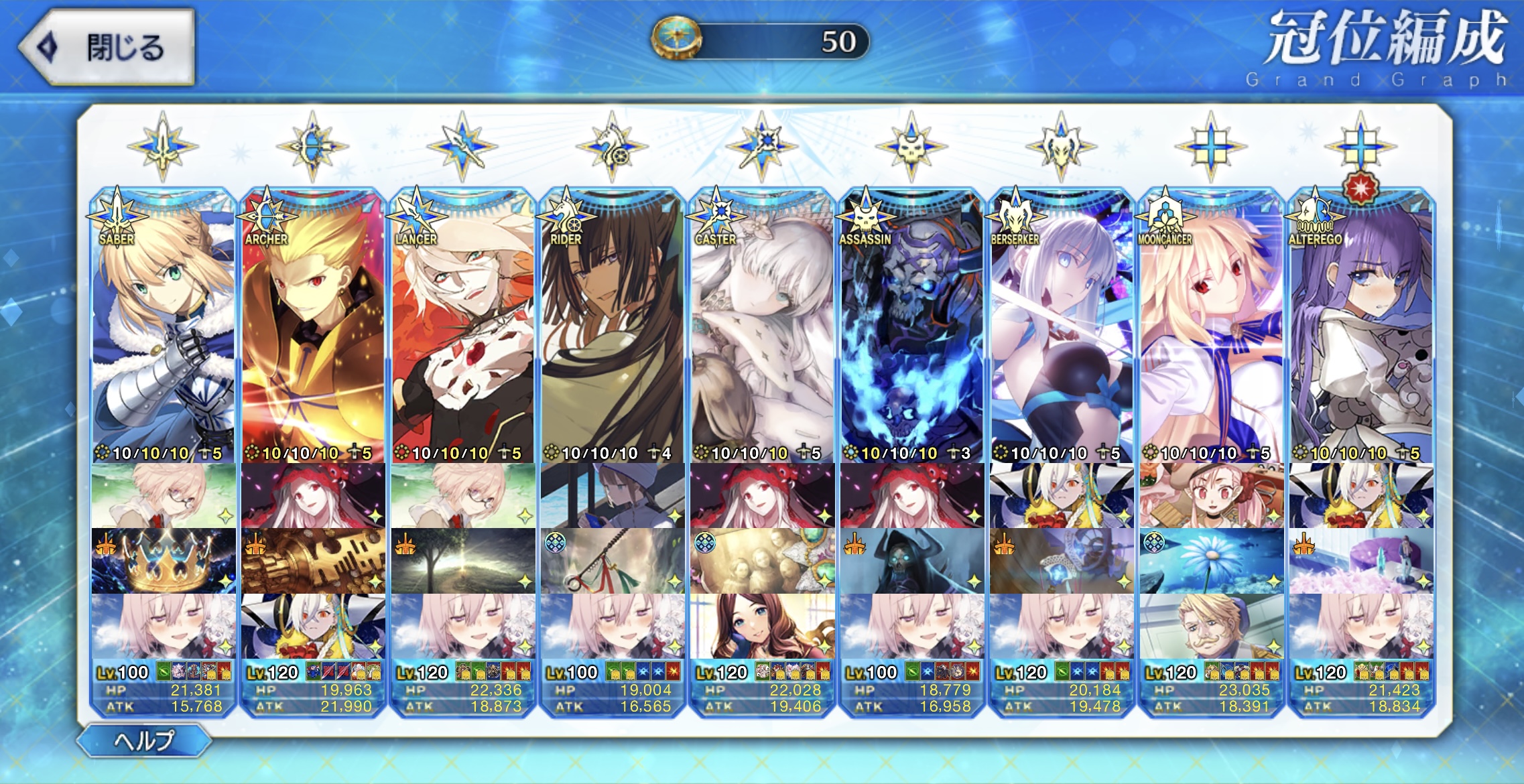Click the red seal badge above Alterego
The width and height of the screenshot is (1524, 784).
[x=1361, y=189]
